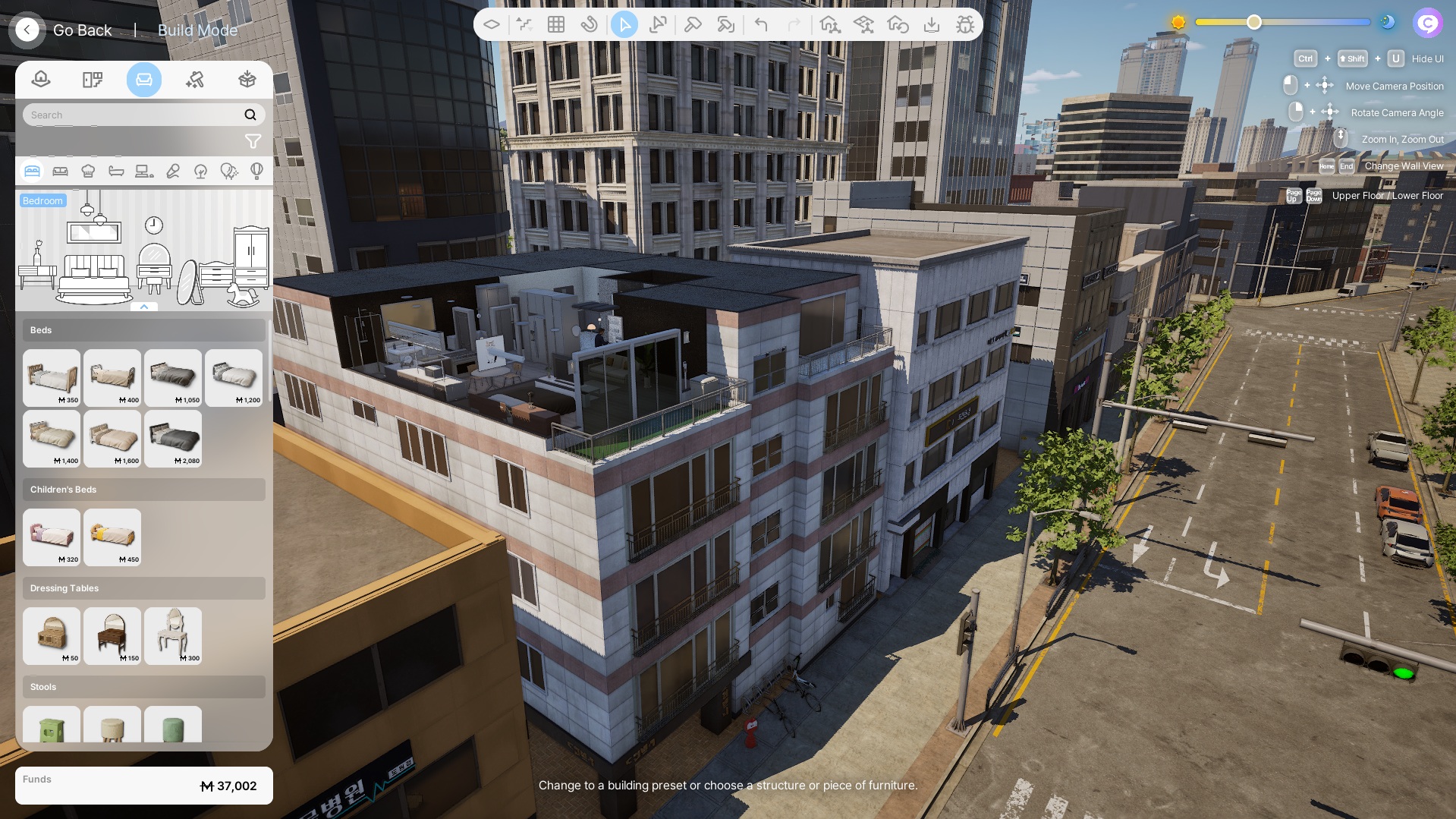Switch to the bathroom bathtub category
The image size is (1456, 819).
point(116,172)
